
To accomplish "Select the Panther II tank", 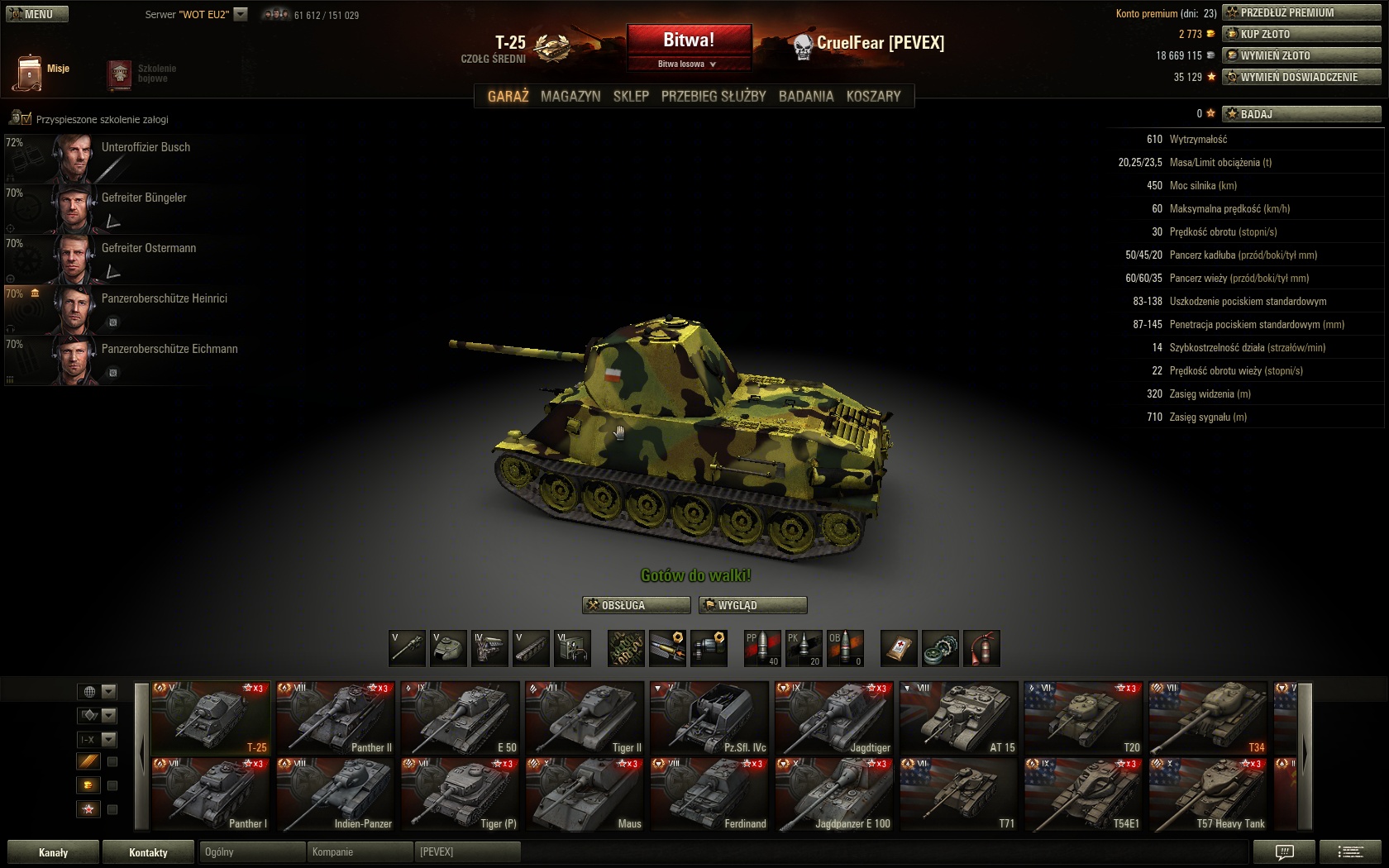I will pos(336,718).
